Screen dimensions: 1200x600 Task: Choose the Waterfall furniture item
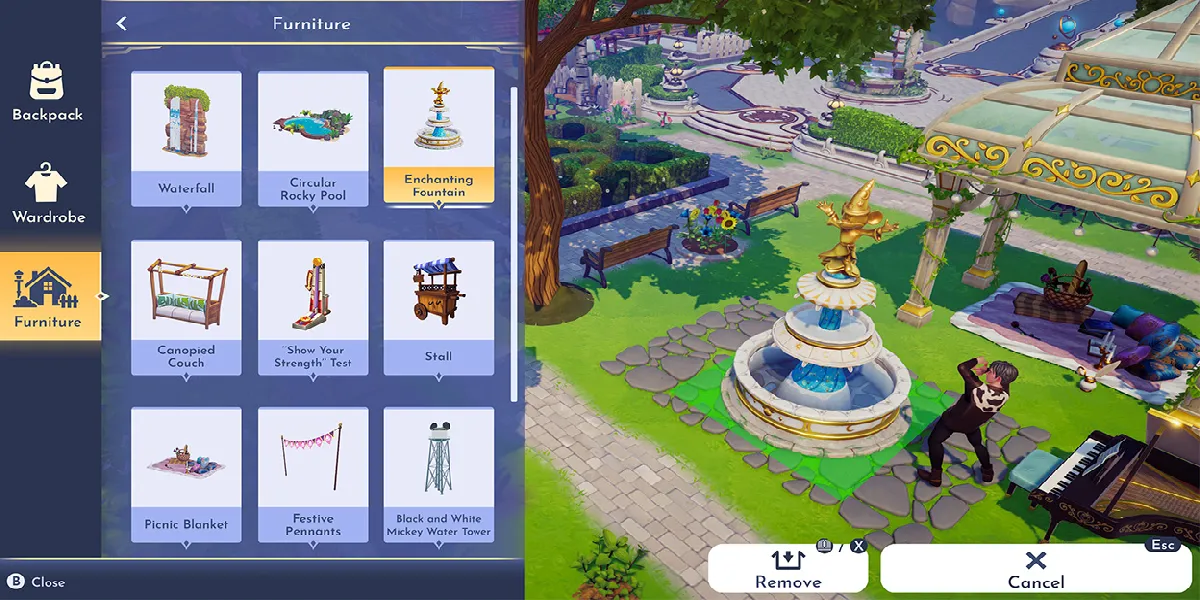[x=186, y=137]
